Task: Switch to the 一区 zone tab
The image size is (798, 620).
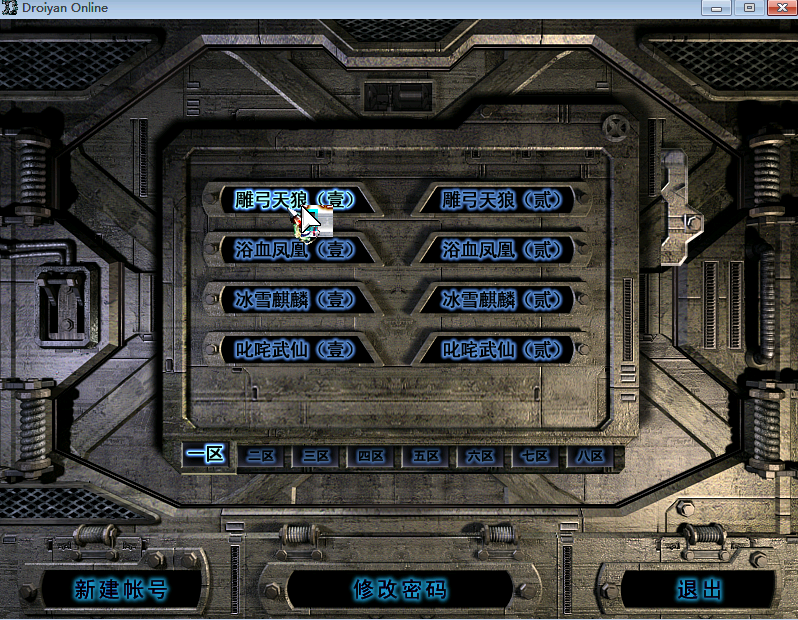Action: pyautogui.click(x=206, y=455)
